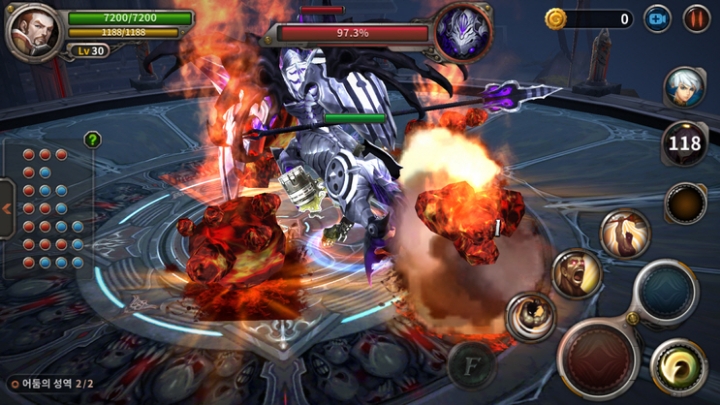This screenshot has width=720, height=405.
Task: Tap the white-haired ally portrait
Action: point(684,88)
